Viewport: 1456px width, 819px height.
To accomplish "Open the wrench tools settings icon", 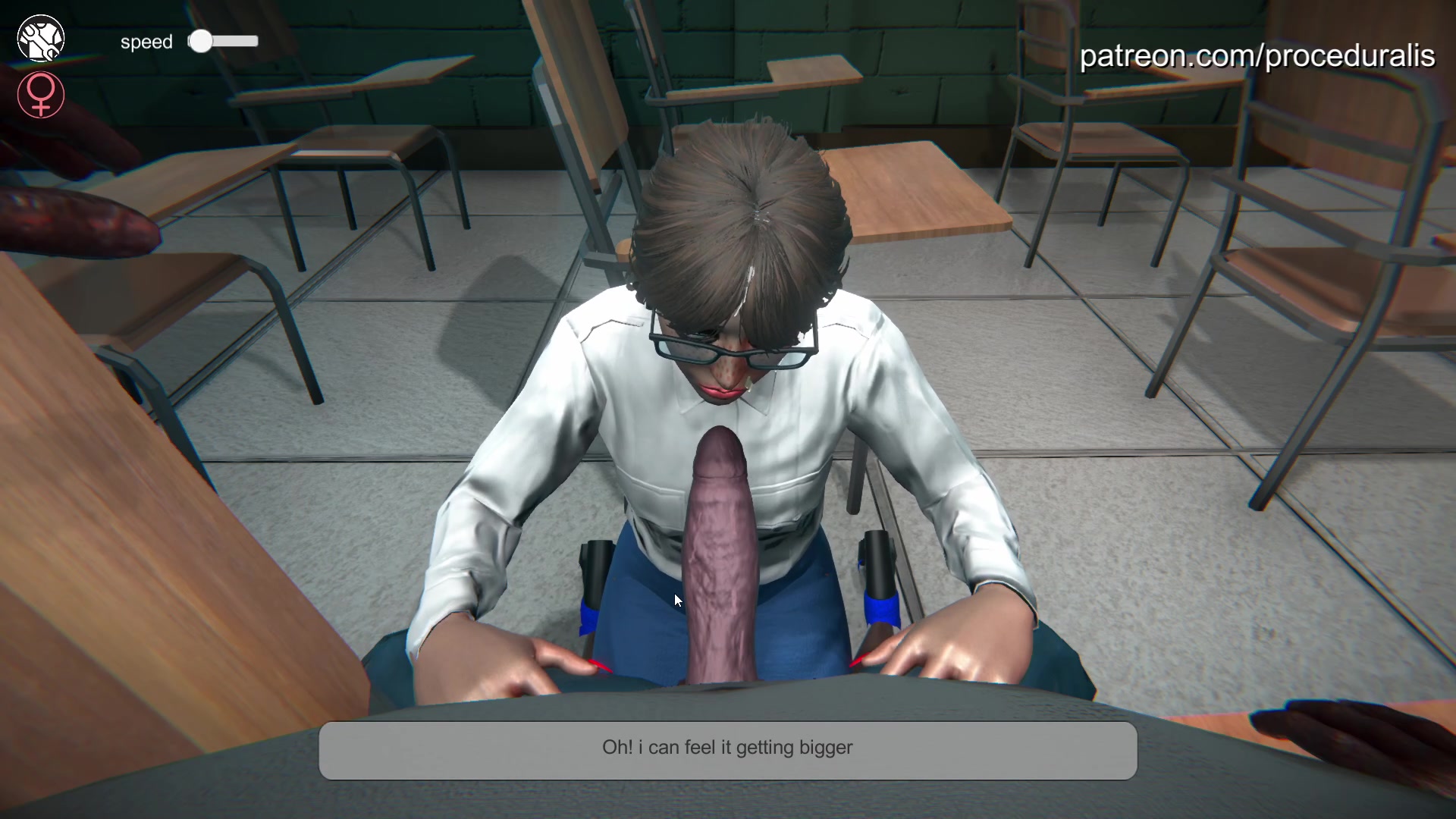I will [41, 39].
